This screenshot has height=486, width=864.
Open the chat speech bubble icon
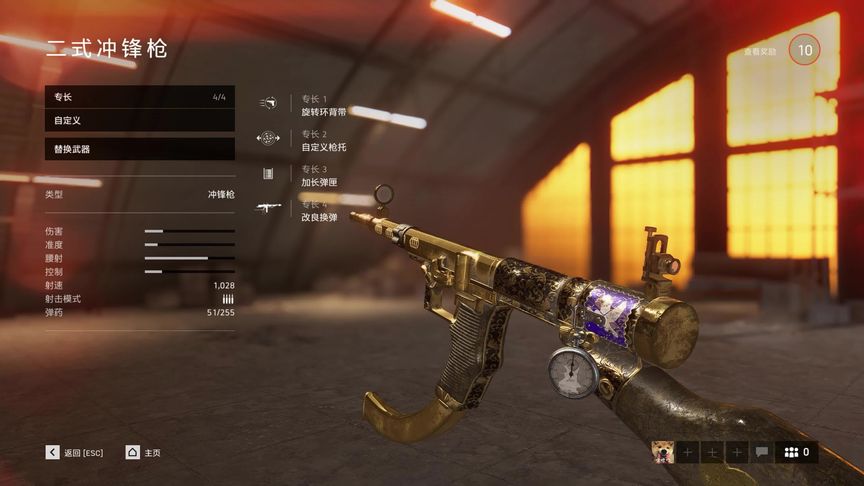click(x=762, y=452)
